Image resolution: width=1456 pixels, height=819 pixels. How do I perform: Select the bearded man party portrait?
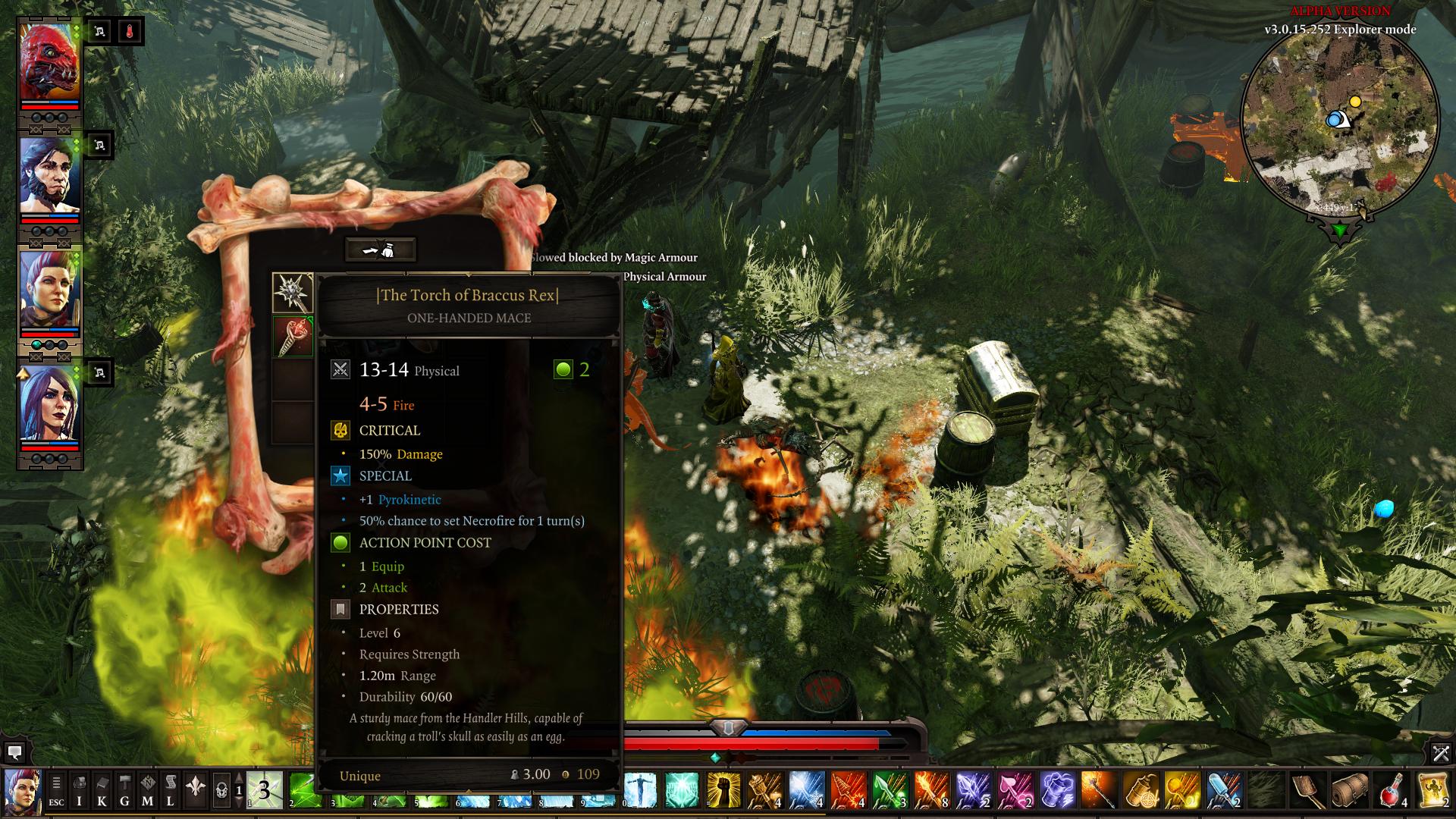click(49, 176)
